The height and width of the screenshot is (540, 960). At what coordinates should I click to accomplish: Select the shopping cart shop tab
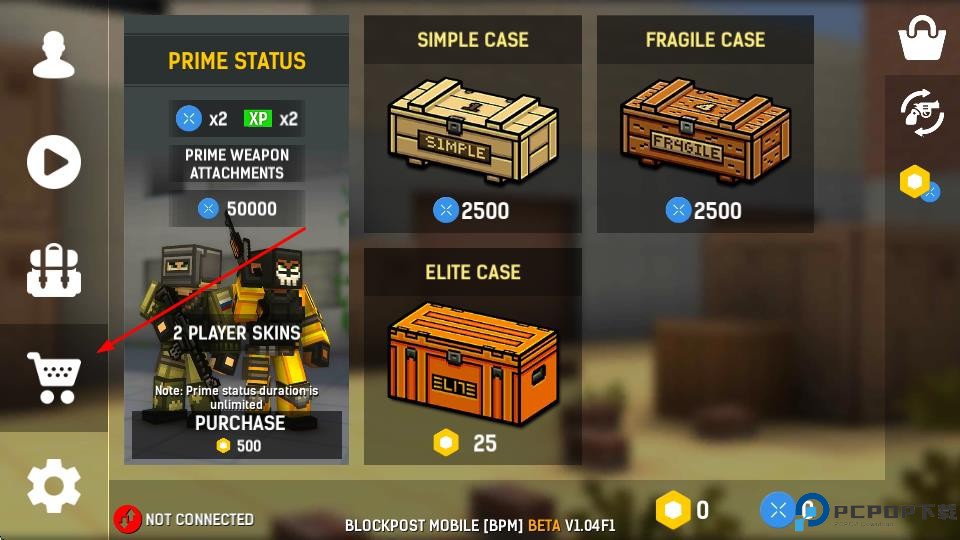(54, 378)
